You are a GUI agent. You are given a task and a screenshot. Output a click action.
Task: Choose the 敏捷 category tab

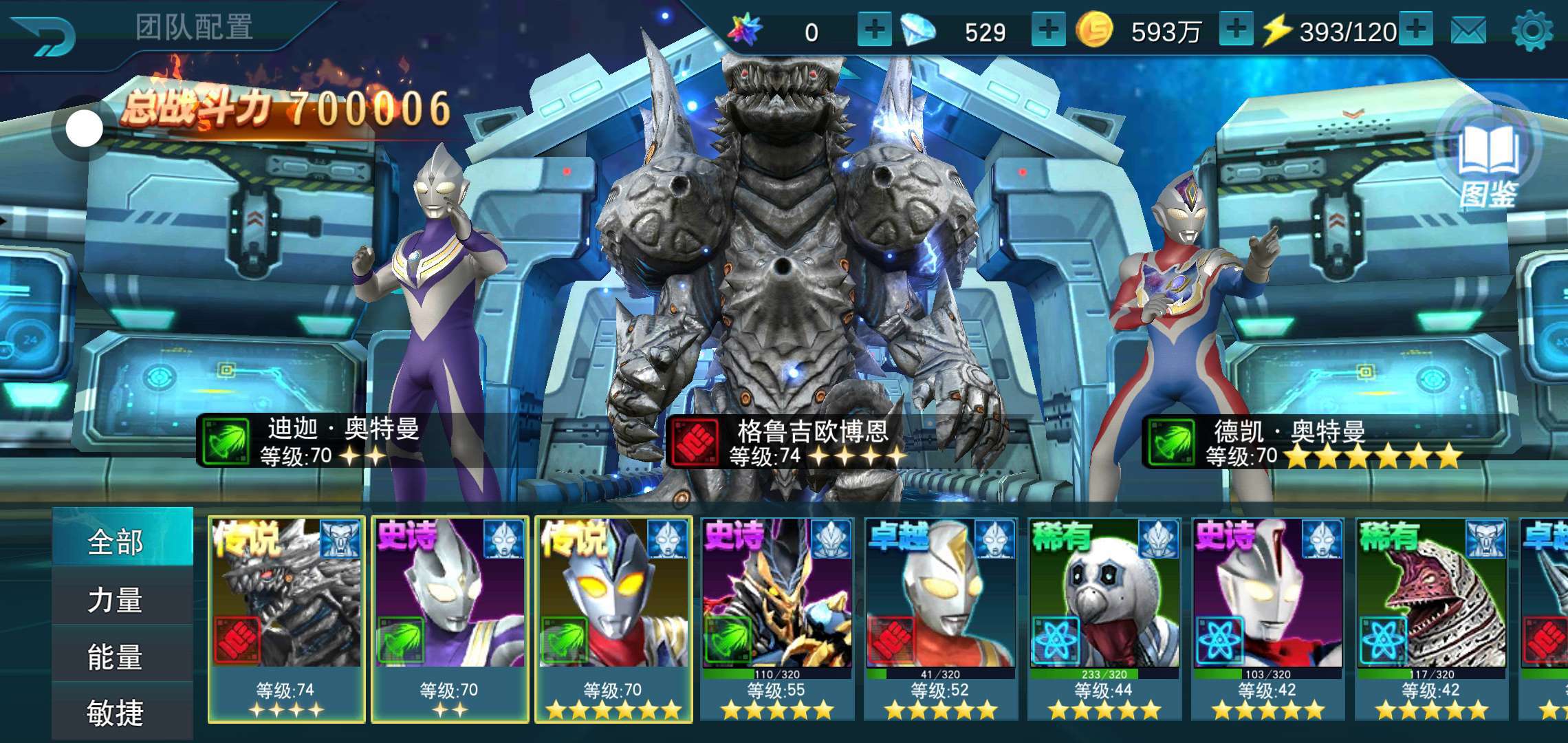tap(116, 713)
